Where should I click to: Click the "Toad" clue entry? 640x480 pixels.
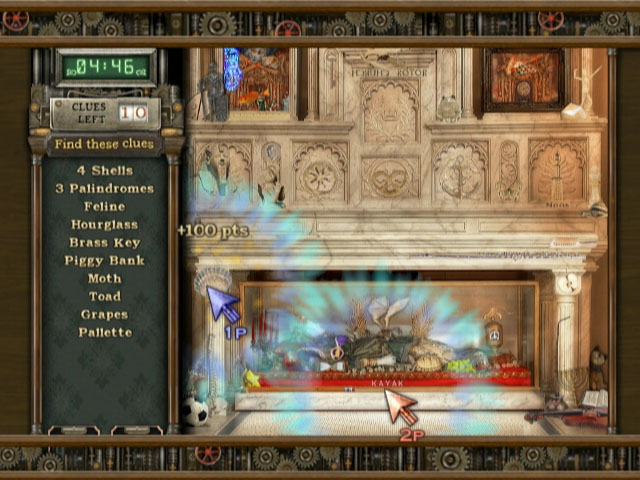tap(104, 296)
